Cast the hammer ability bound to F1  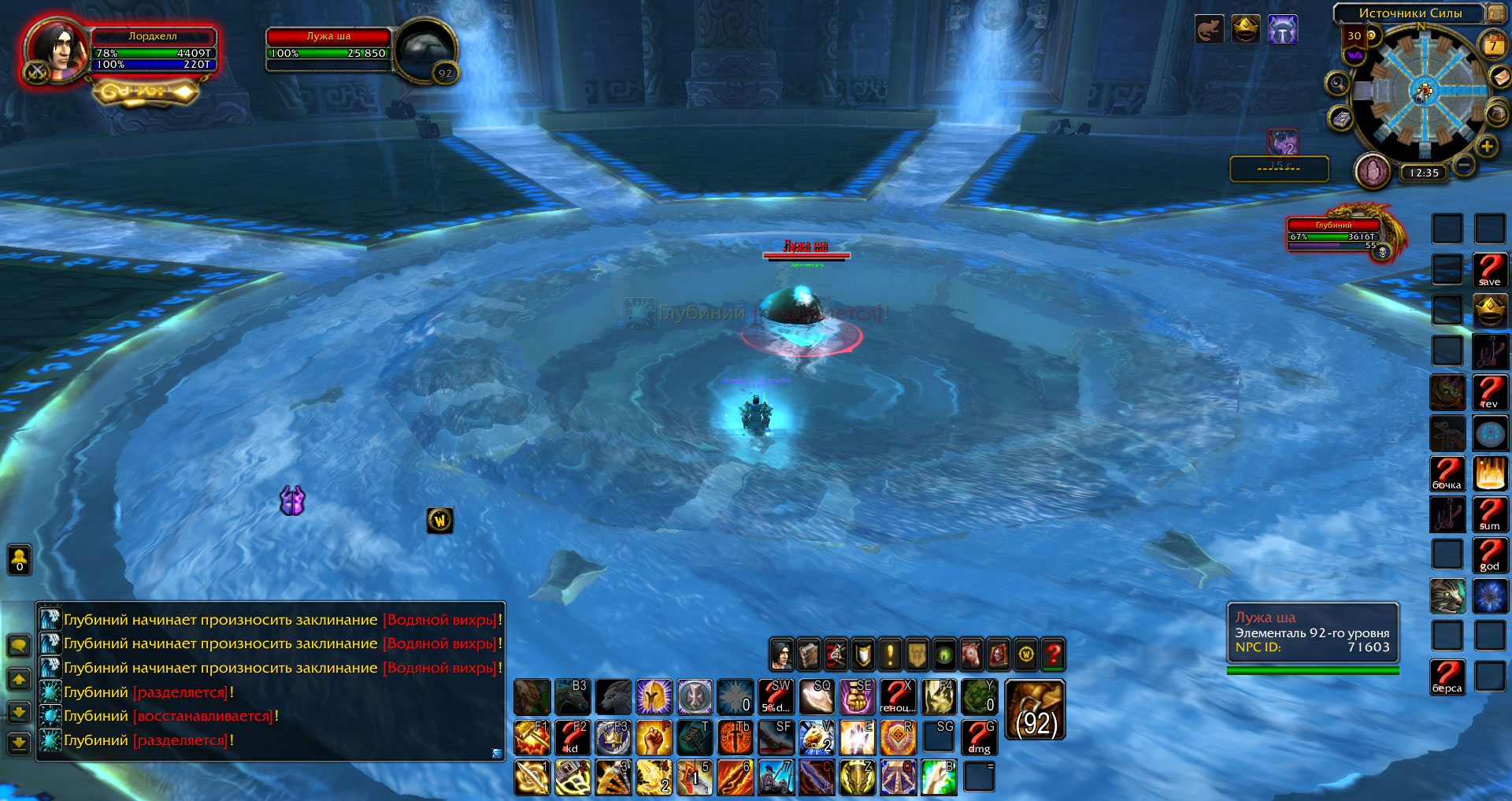tap(532, 738)
